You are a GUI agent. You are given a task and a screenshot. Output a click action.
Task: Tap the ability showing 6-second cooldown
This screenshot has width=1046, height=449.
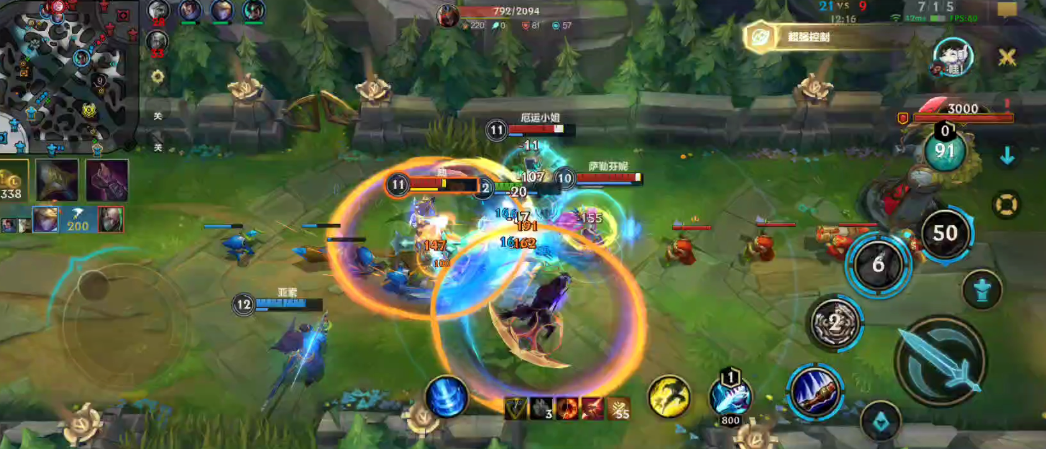click(878, 264)
